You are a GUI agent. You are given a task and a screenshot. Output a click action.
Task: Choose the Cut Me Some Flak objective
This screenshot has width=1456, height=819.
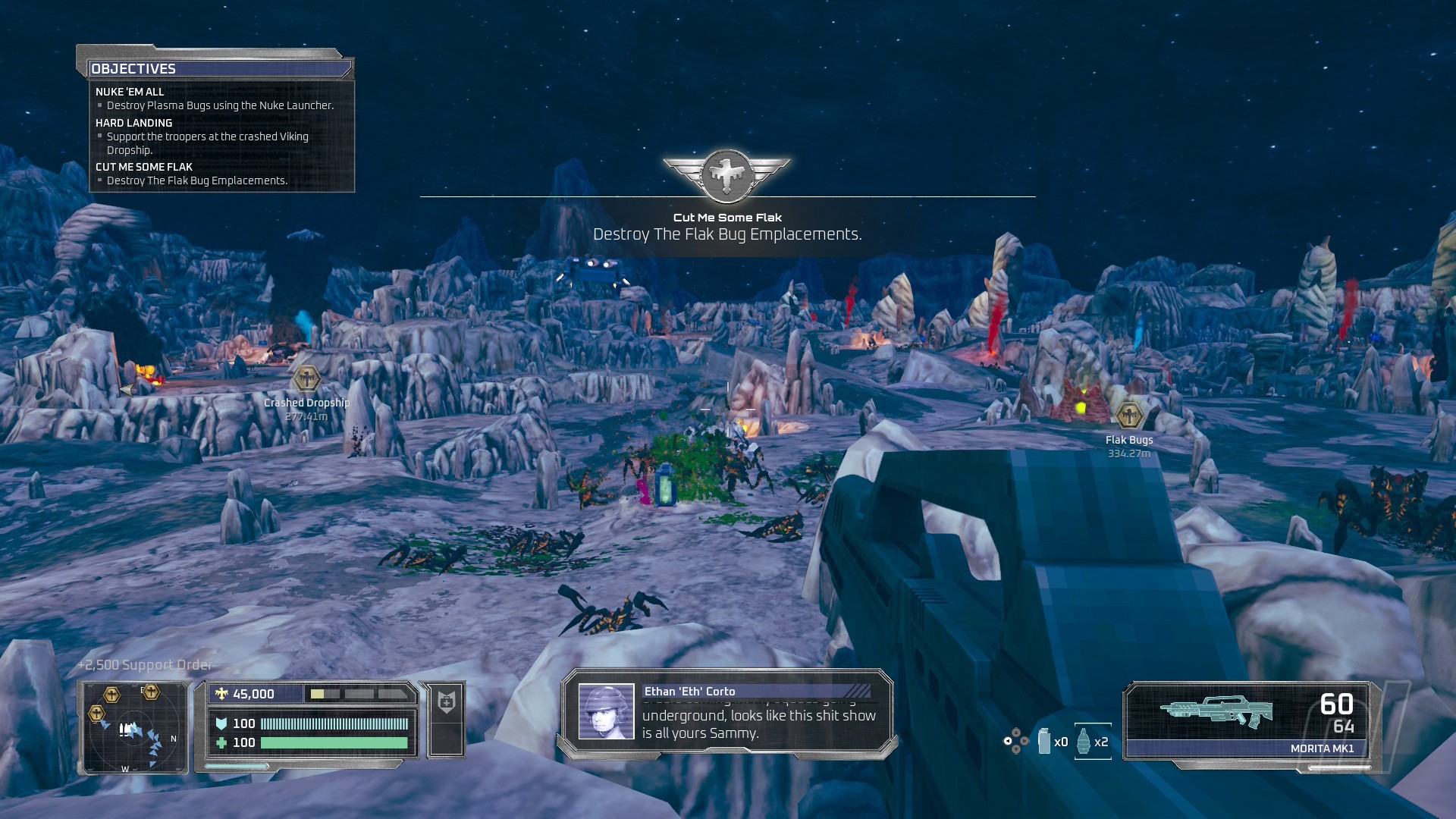(x=144, y=167)
